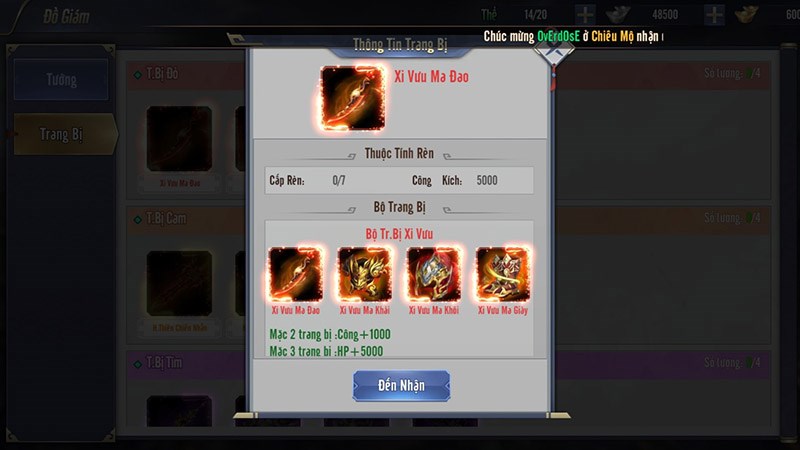800x450 pixels.
Task: Choose the Xi Vưu Ma Khôi helmet icon
Action: [434, 274]
